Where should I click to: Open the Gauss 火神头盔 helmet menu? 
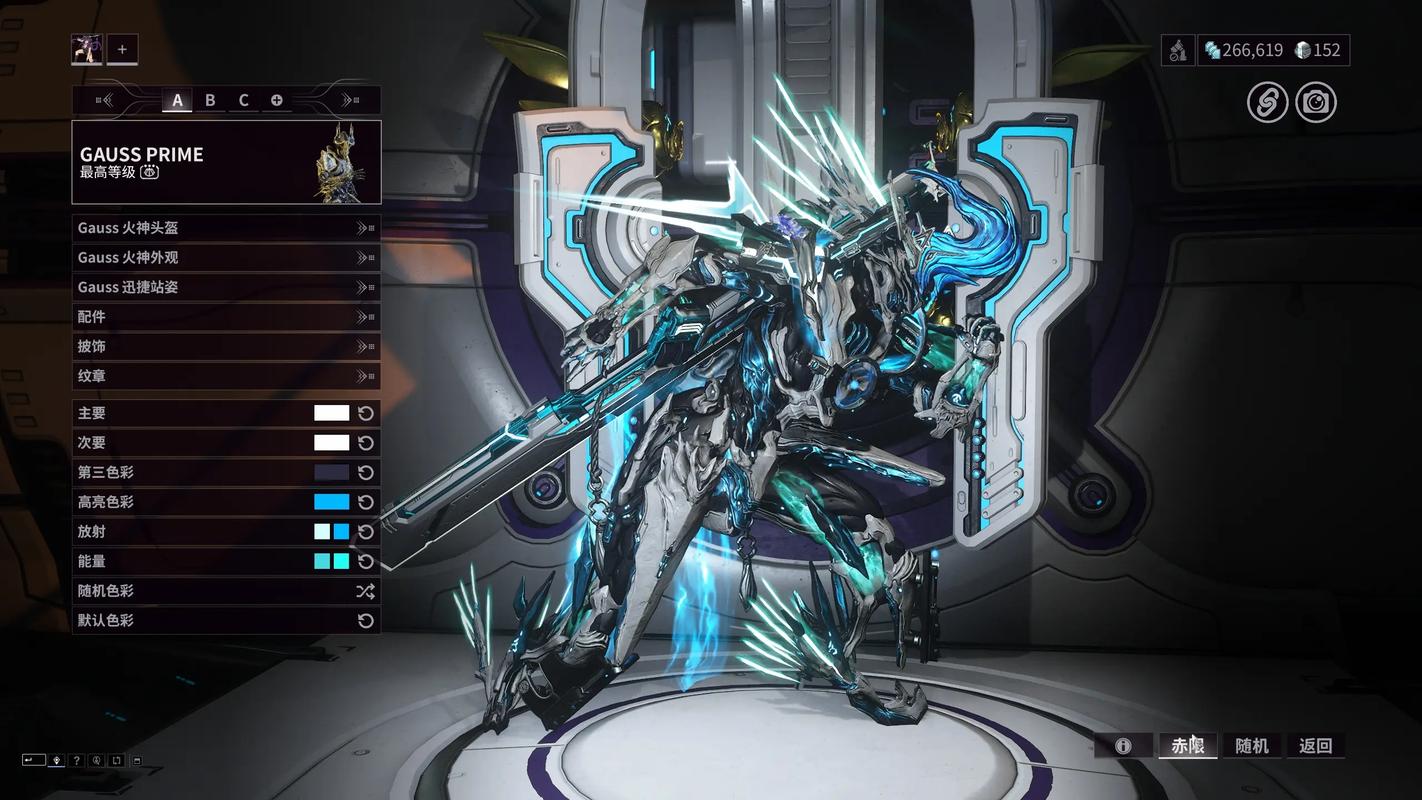pyautogui.click(x=226, y=228)
